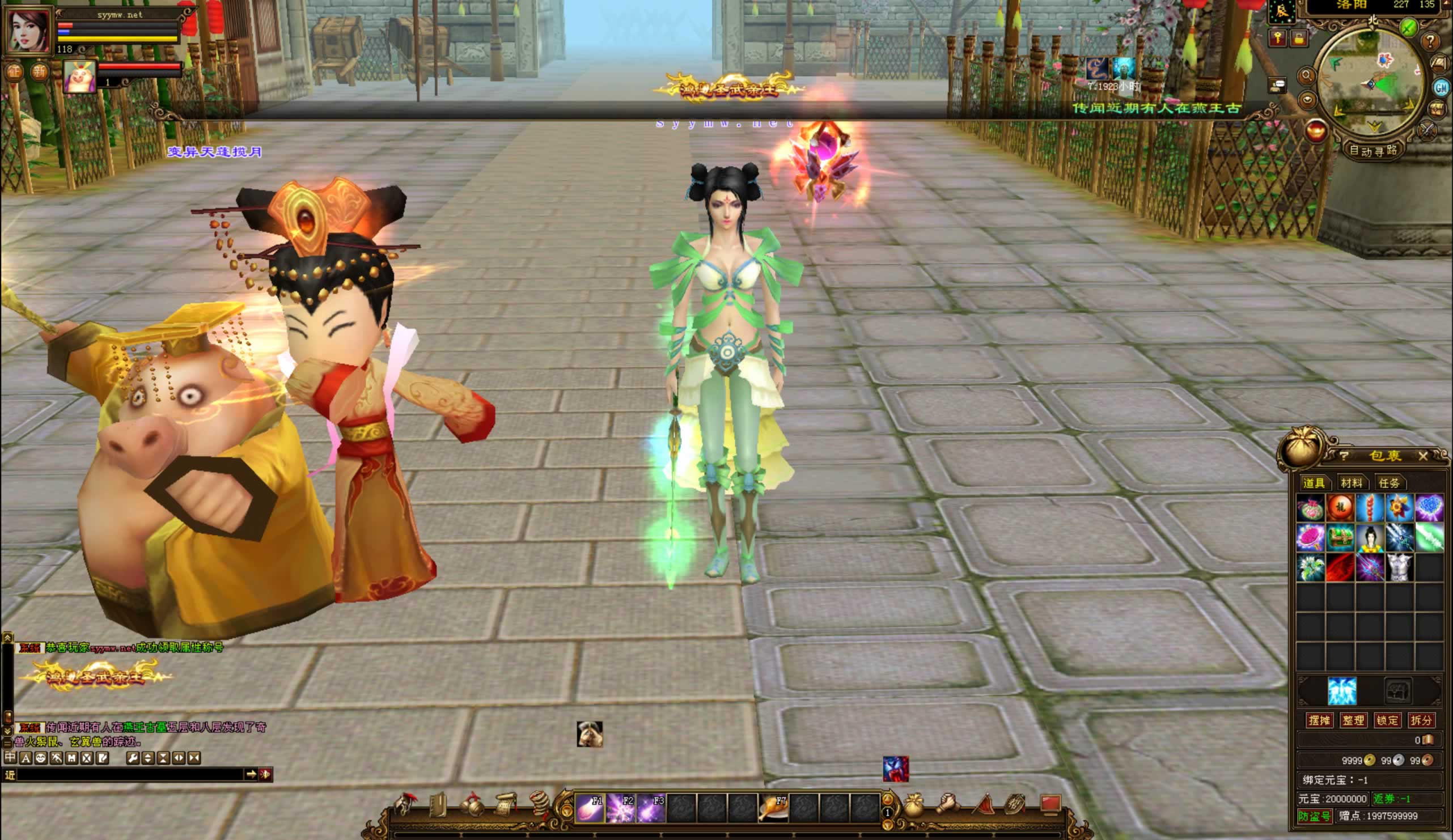This screenshot has width=1453, height=840.
Task: Switch to the 材料 materials tab
Action: (x=1352, y=483)
